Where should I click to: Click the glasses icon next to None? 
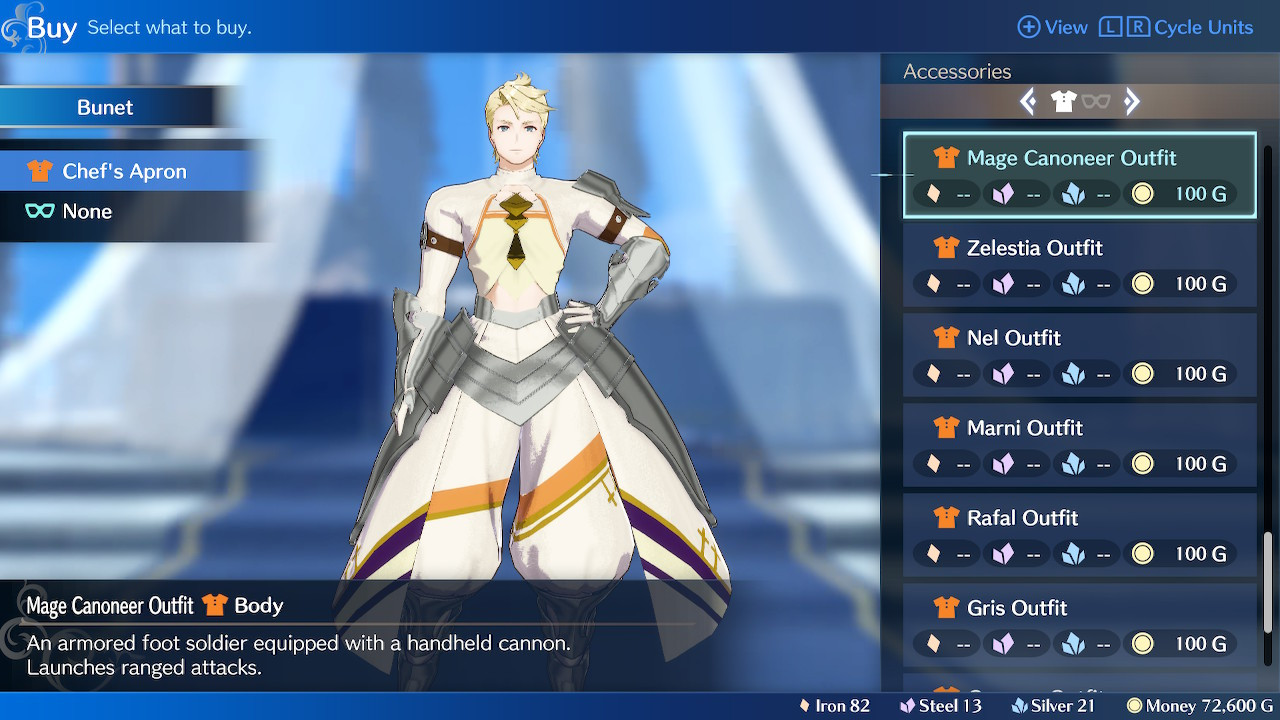coord(39,211)
